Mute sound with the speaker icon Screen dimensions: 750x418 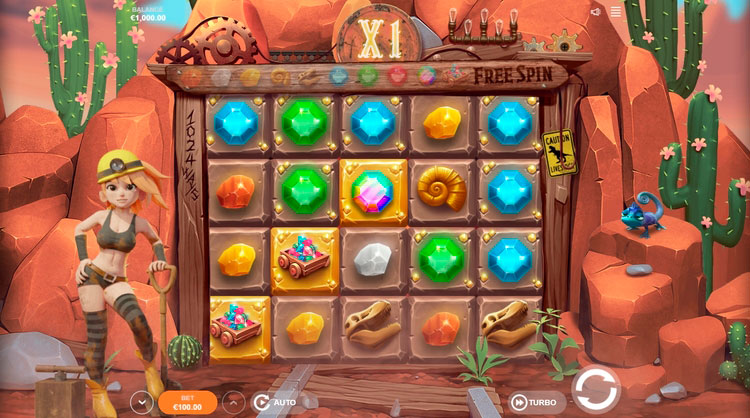pyautogui.click(x=596, y=13)
